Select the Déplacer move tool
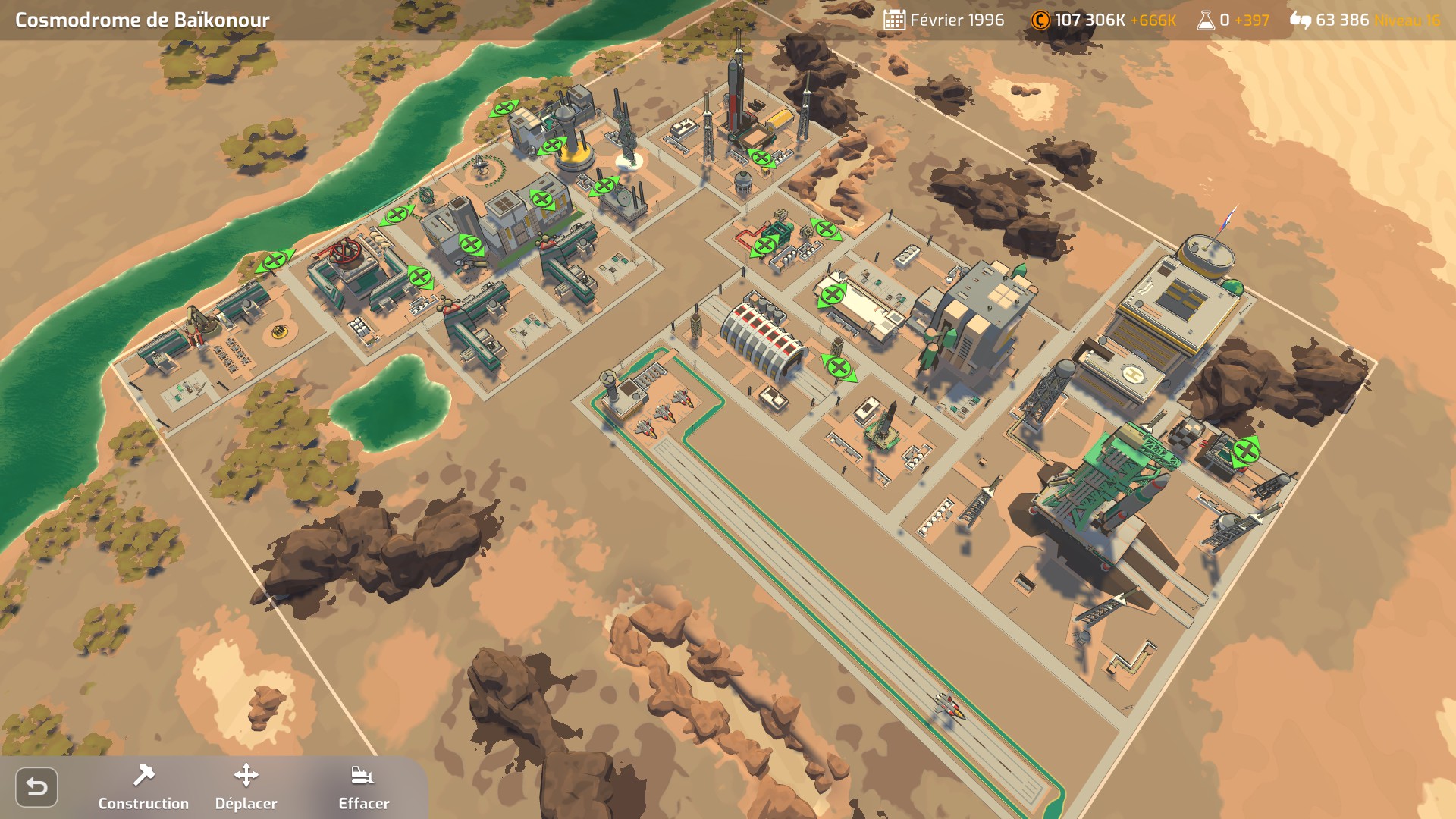The height and width of the screenshot is (819, 1456). [x=246, y=786]
